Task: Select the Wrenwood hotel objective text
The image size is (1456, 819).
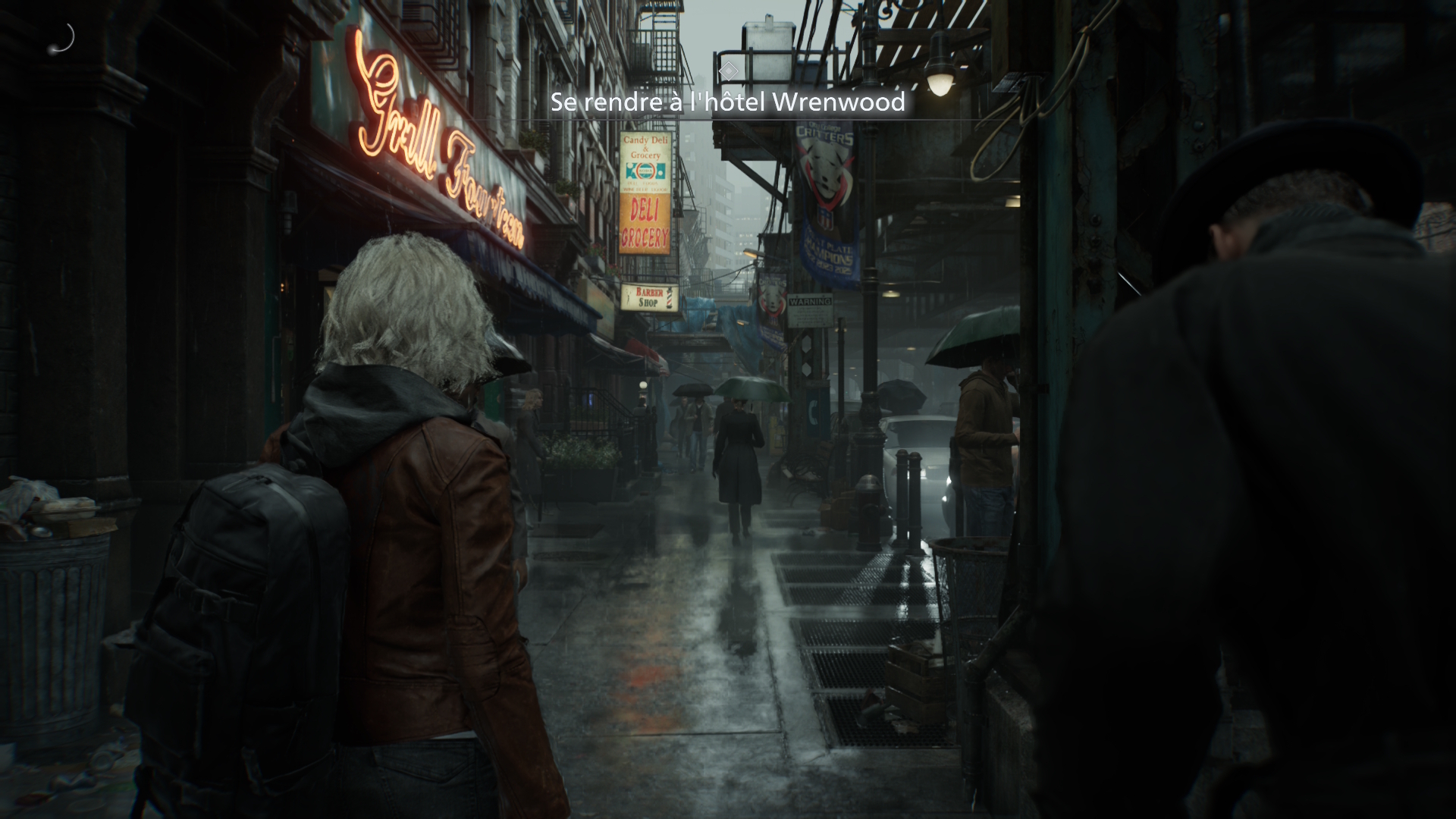Action: coord(728,102)
